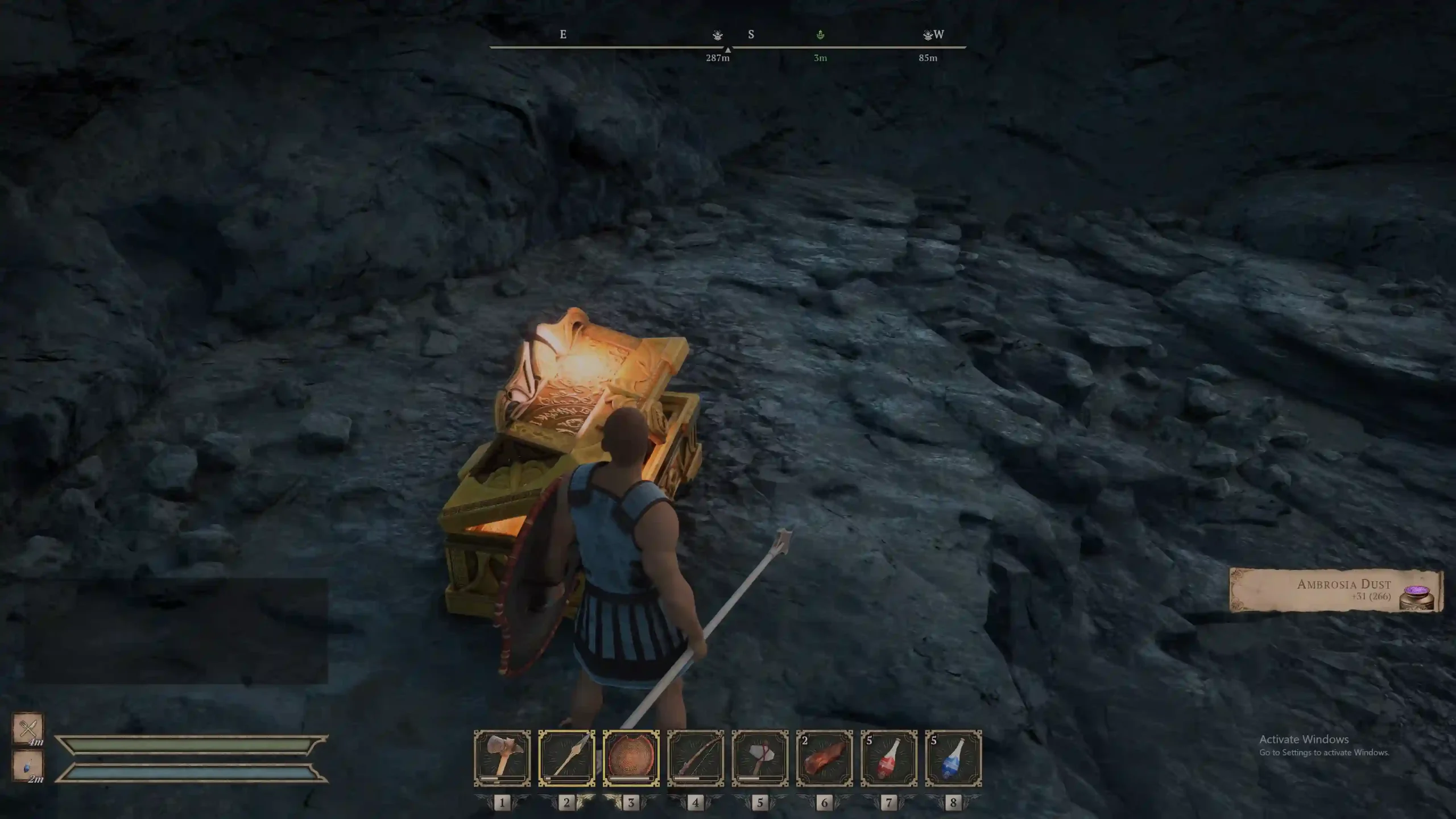The width and height of the screenshot is (1456, 819).
Task: Click the blue potion bottle slot
Action: point(953,758)
